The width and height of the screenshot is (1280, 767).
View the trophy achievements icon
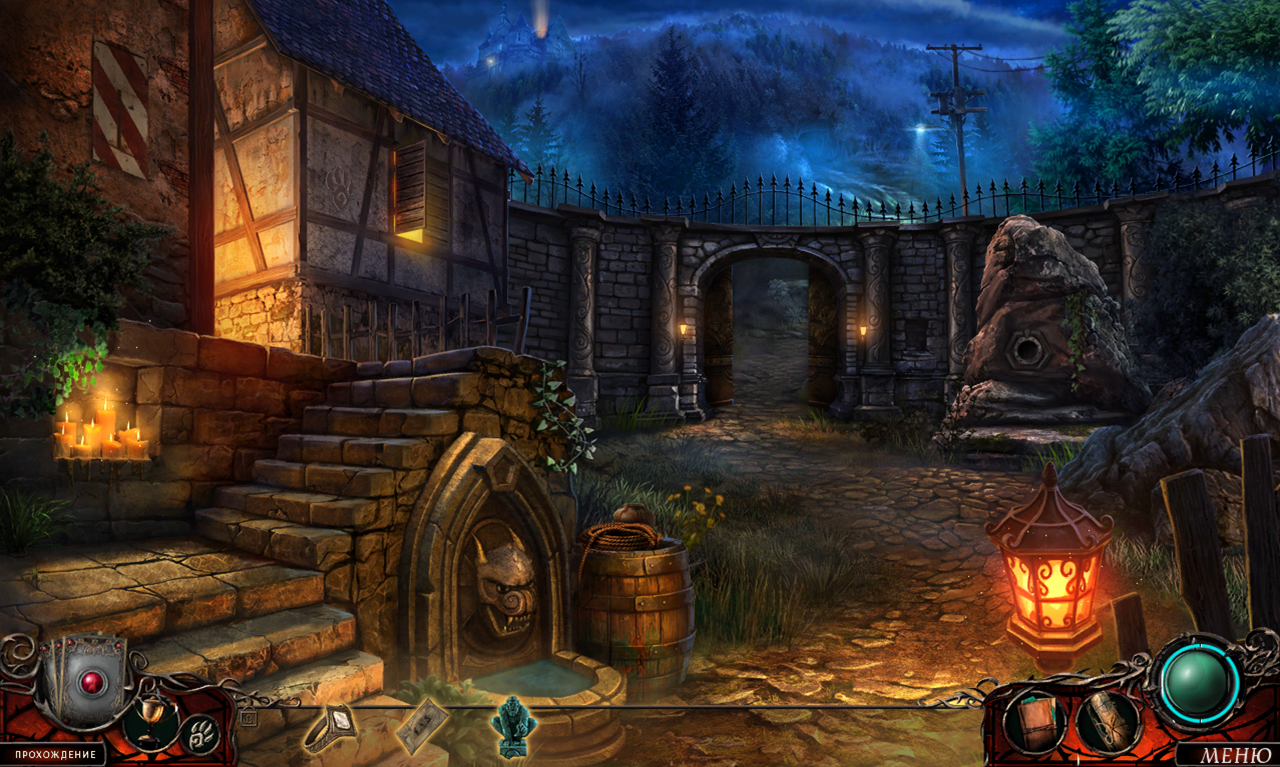click(x=151, y=721)
